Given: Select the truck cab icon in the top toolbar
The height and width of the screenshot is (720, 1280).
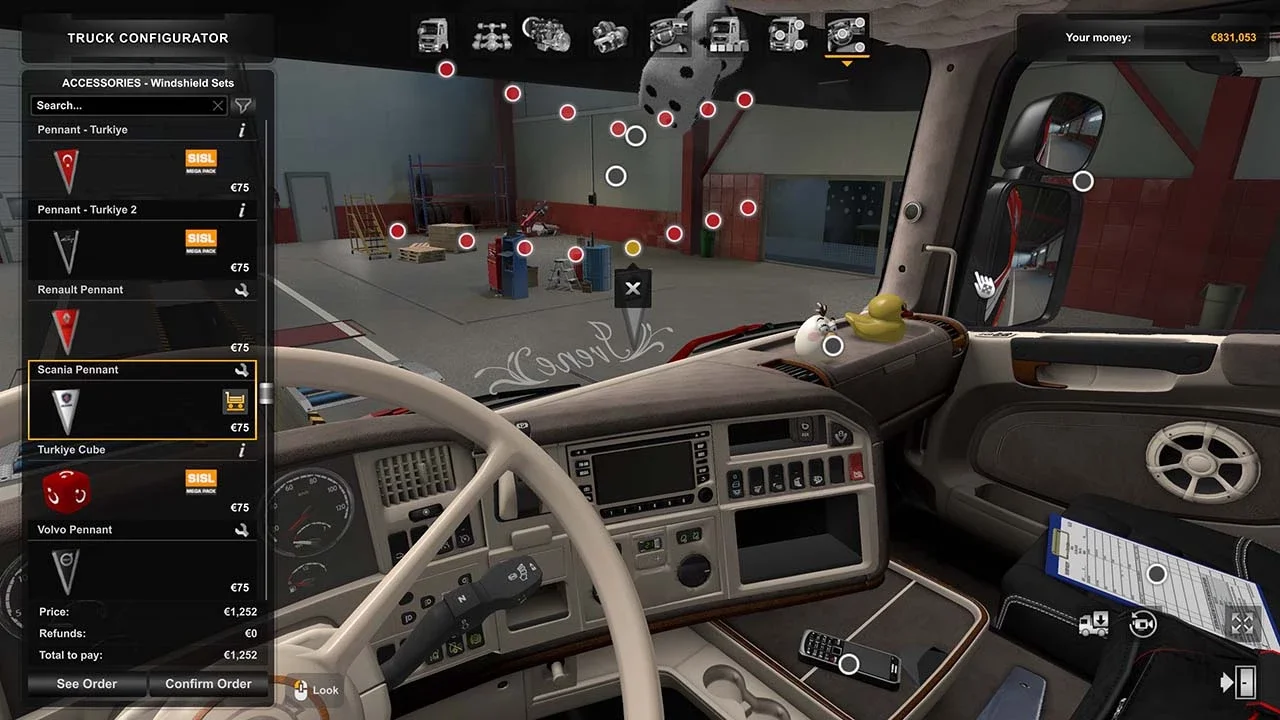Looking at the screenshot, I should [x=433, y=37].
